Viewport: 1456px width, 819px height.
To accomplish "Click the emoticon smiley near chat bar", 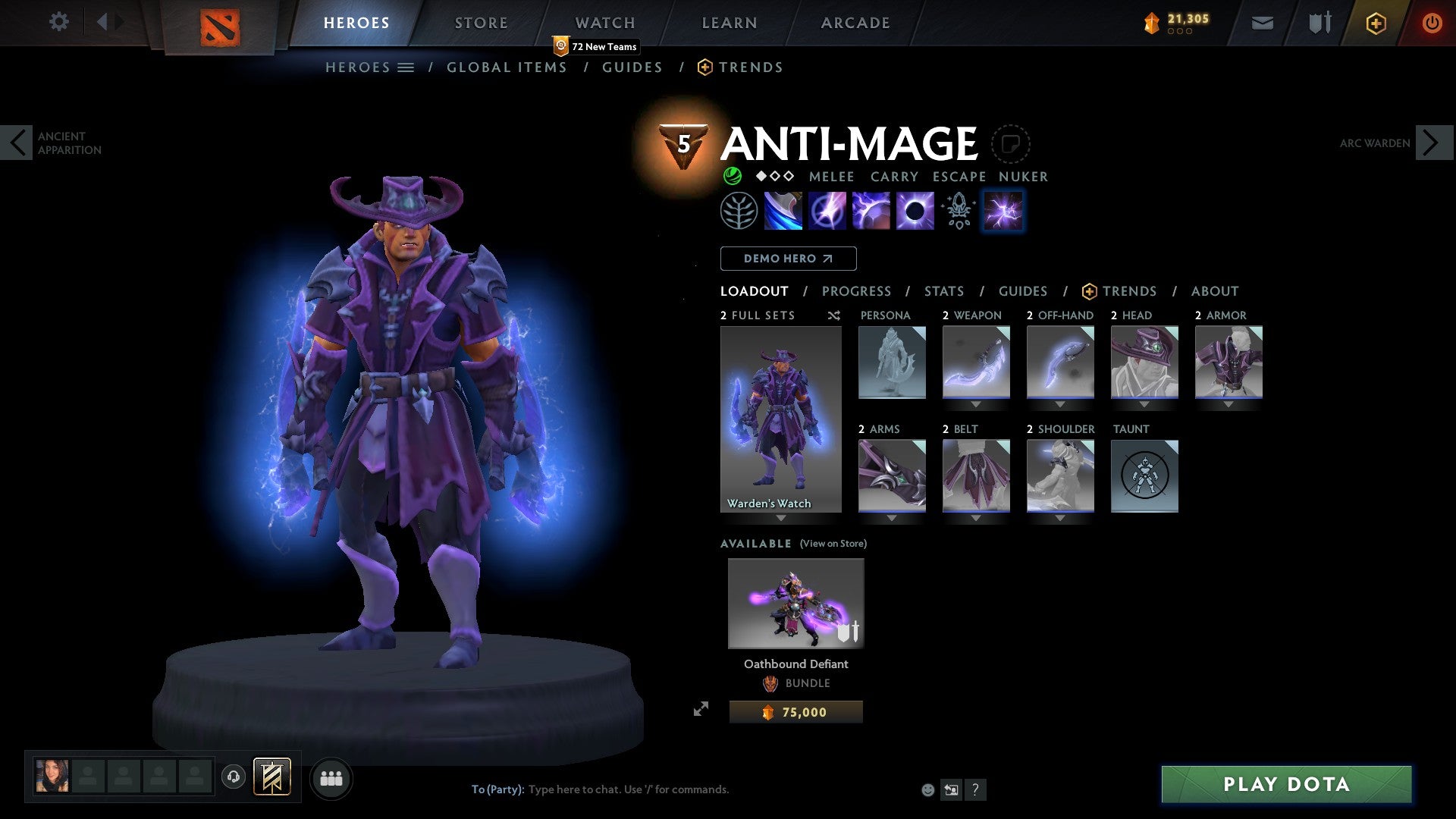I will coord(927,789).
